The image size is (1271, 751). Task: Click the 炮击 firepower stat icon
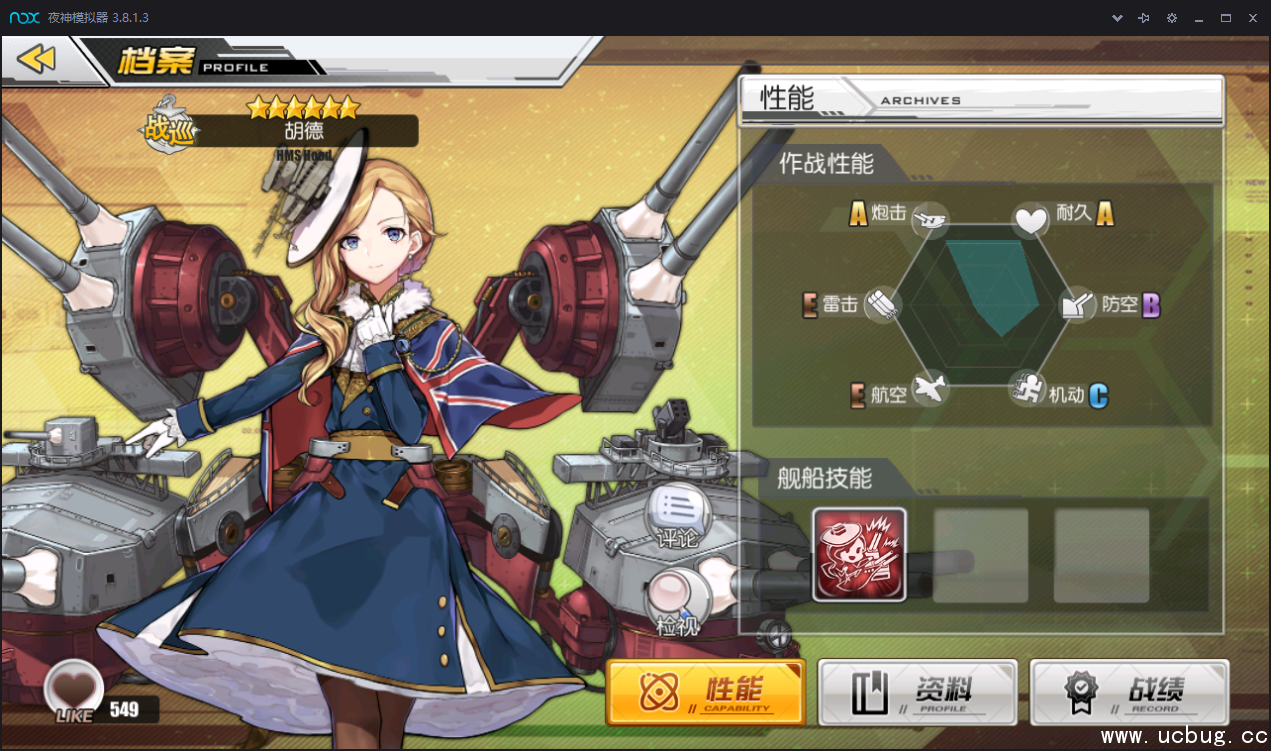click(930, 217)
